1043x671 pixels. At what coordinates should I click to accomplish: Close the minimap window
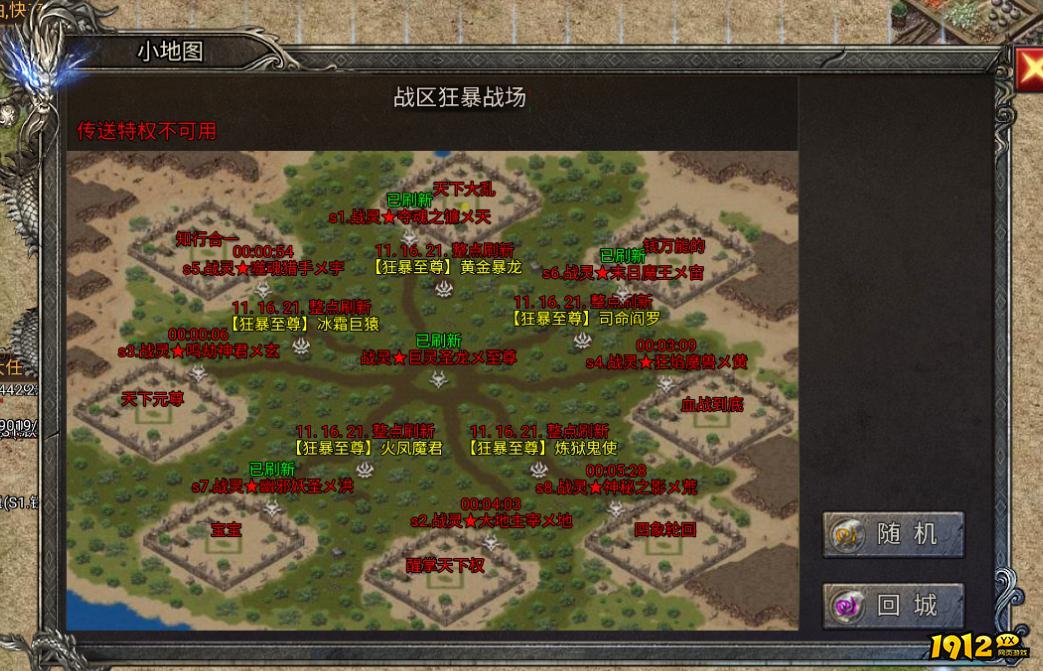(1030, 67)
